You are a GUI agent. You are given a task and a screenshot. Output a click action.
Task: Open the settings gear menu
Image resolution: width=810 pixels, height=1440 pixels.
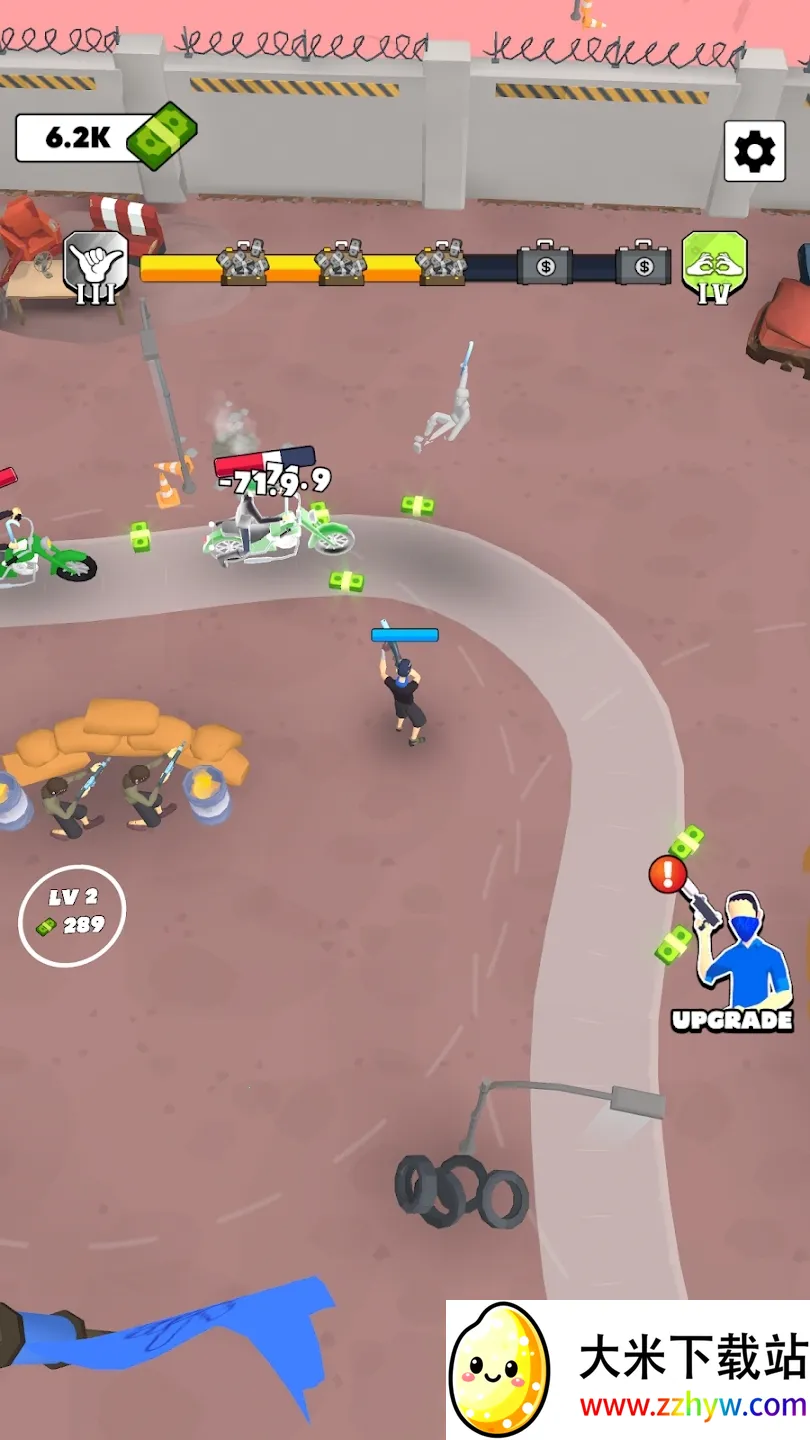point(754,151)
